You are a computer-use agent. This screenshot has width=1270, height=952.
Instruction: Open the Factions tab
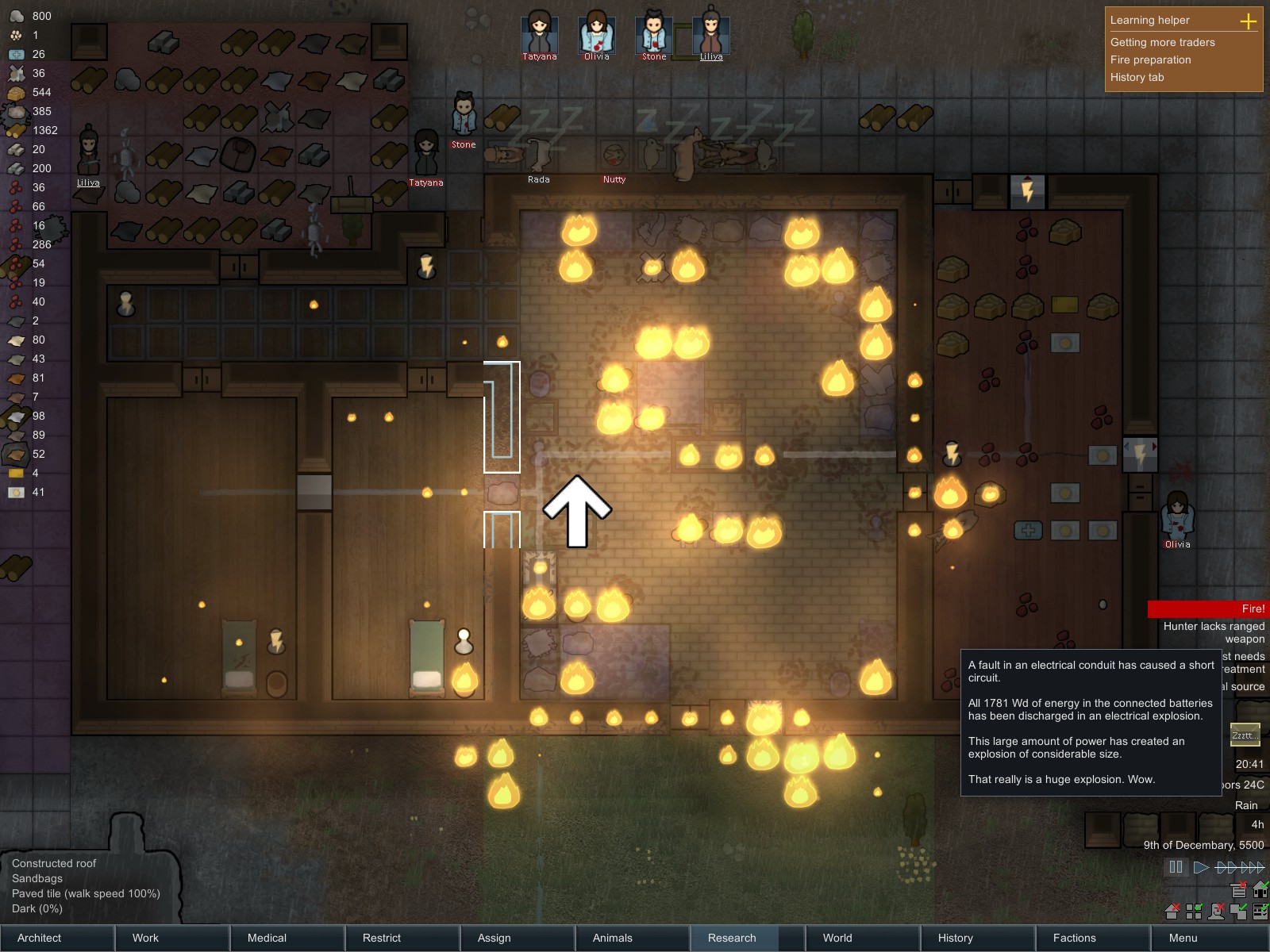pos(1093,938)
